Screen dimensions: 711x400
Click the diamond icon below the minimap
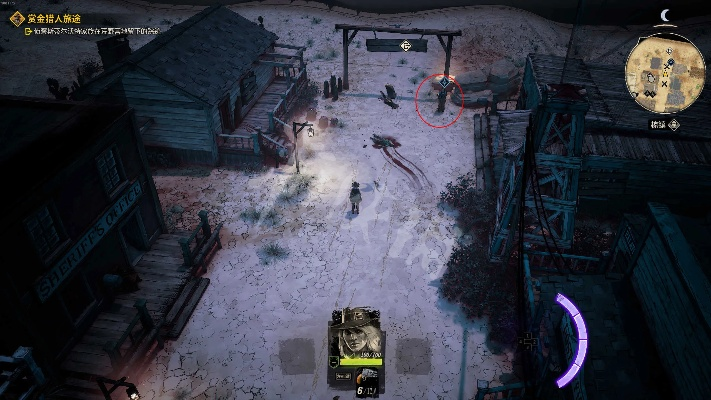pos(673,124)
